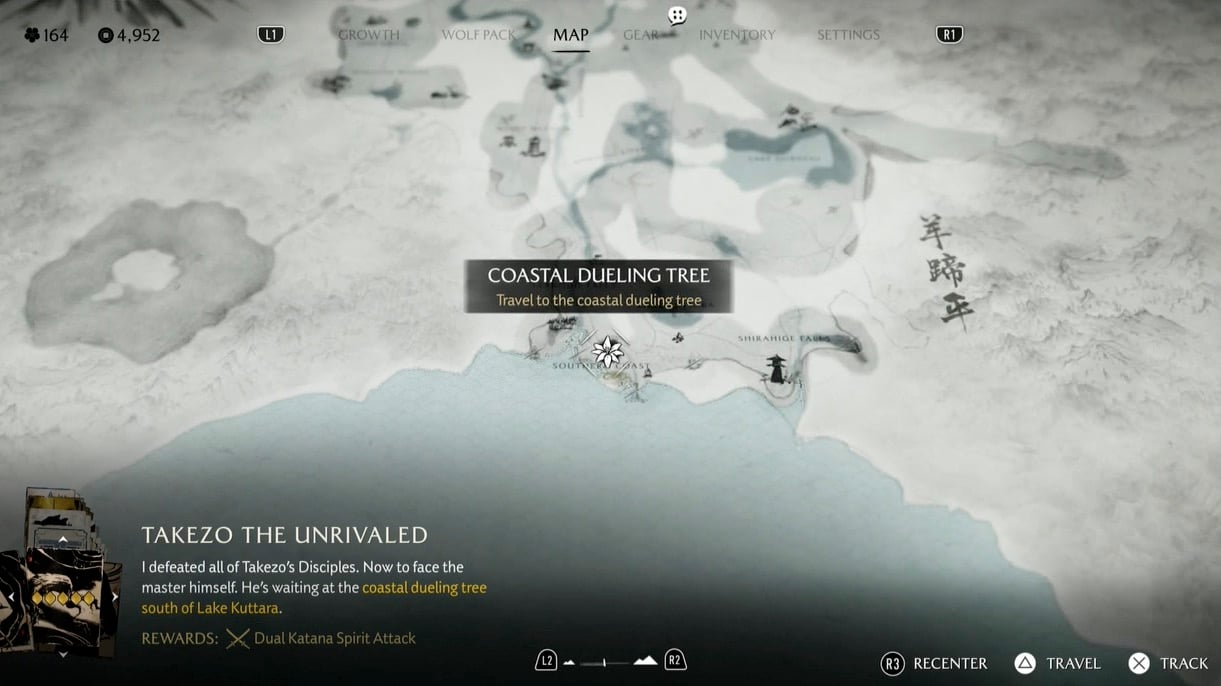Open the Coastal Dueling Tree tooltip
Screen dimensions: 1221x686
(x=598, y=286)
